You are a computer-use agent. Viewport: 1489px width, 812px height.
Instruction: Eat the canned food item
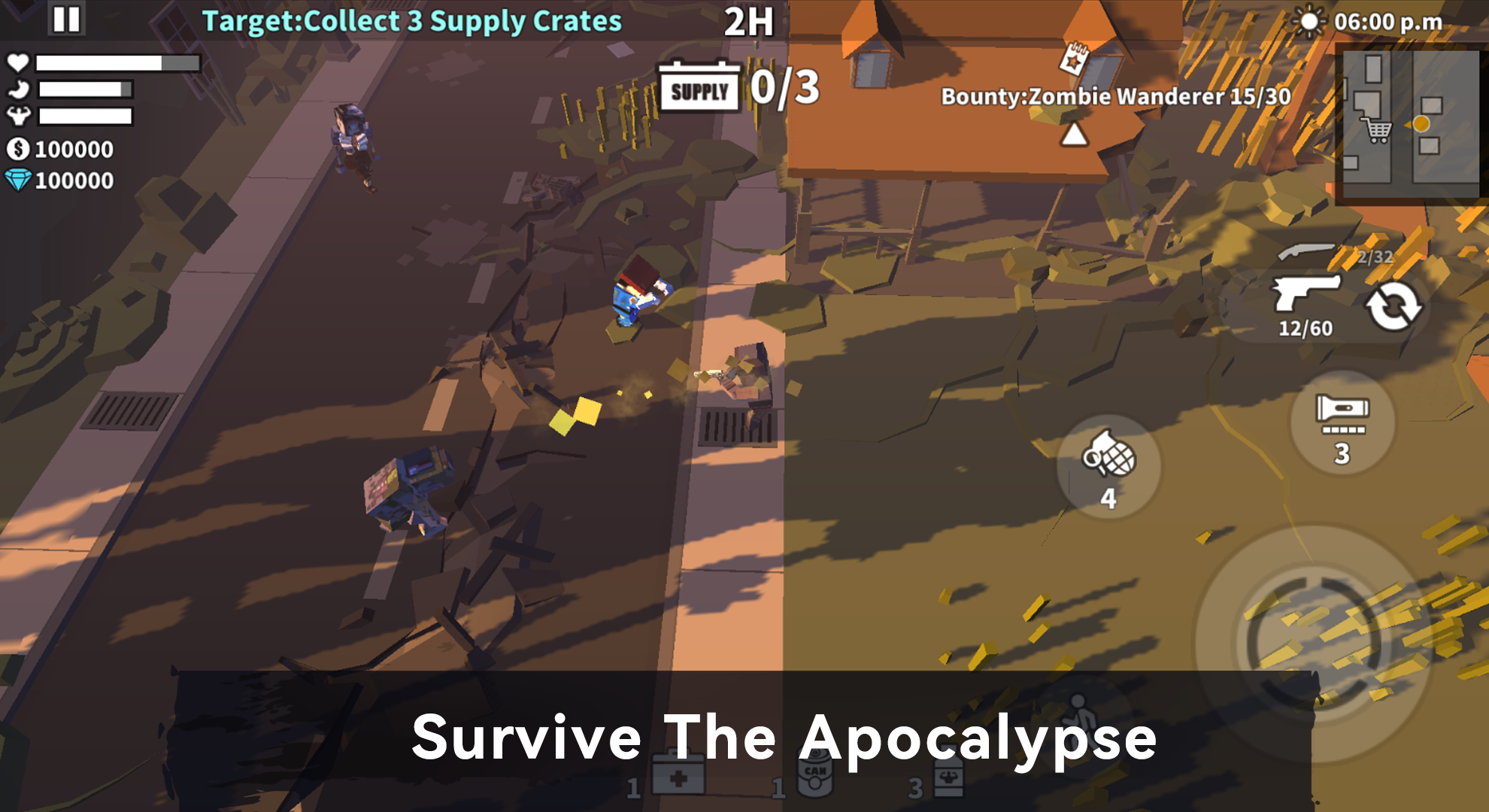click(x=815, y=776)
